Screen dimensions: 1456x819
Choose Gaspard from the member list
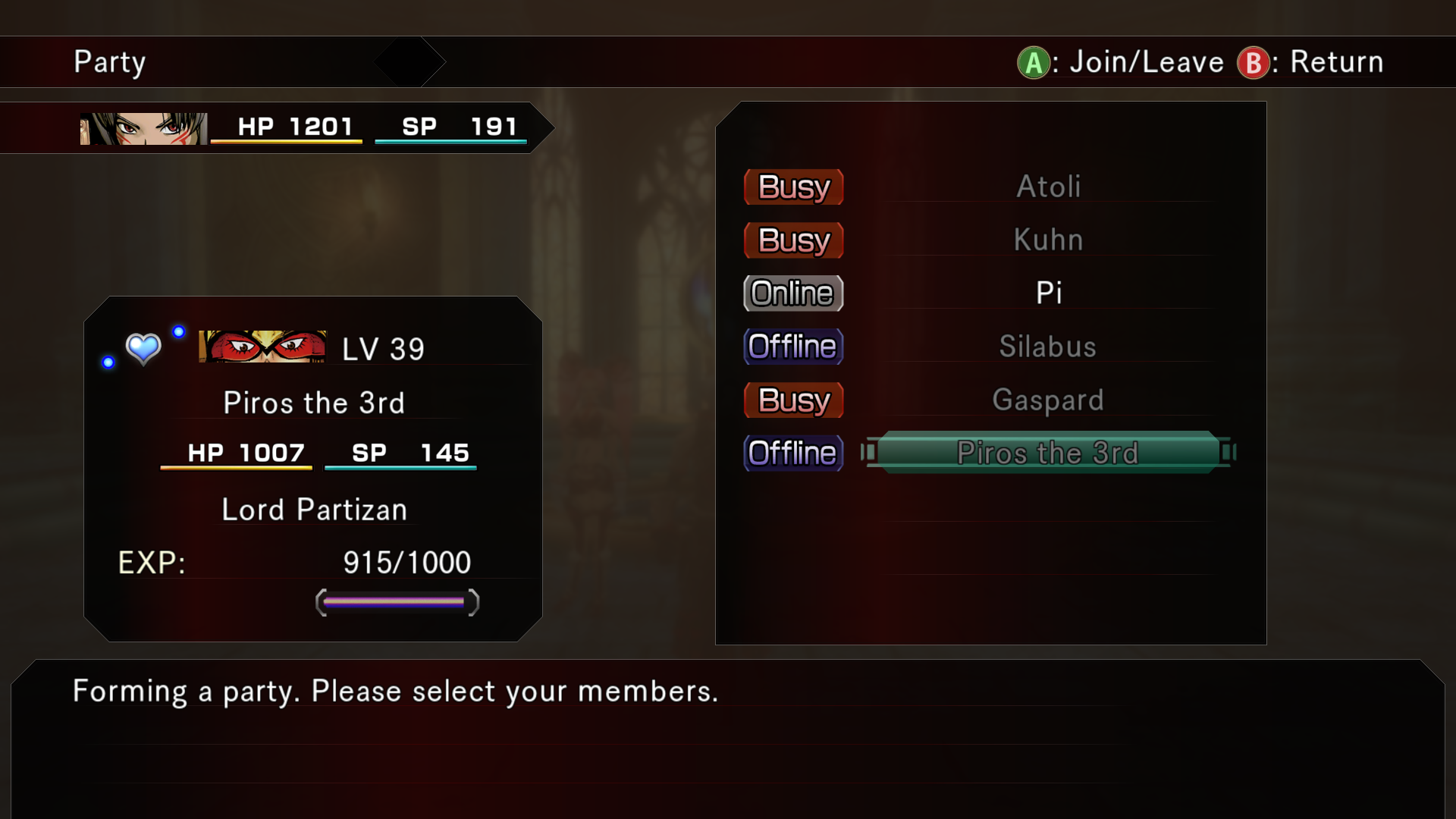[1048, 400]
